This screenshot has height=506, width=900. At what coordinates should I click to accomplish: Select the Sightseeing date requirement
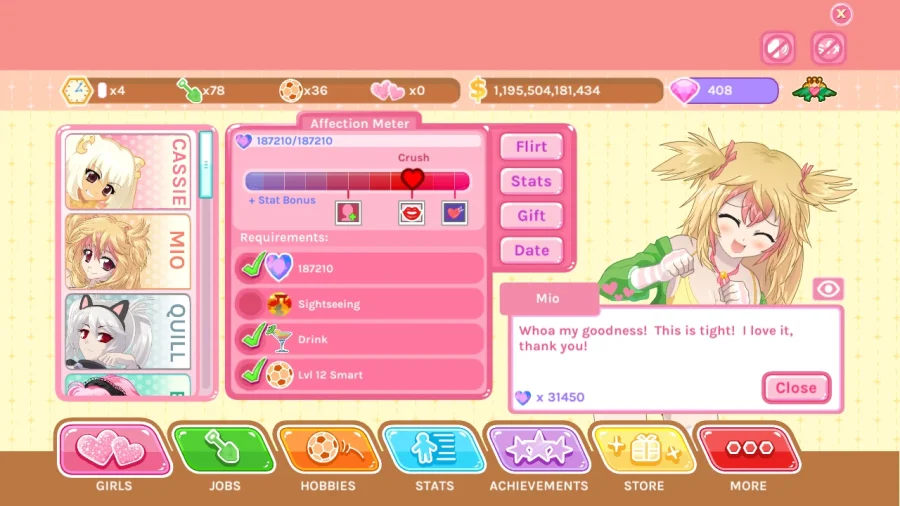pos(360,304)
